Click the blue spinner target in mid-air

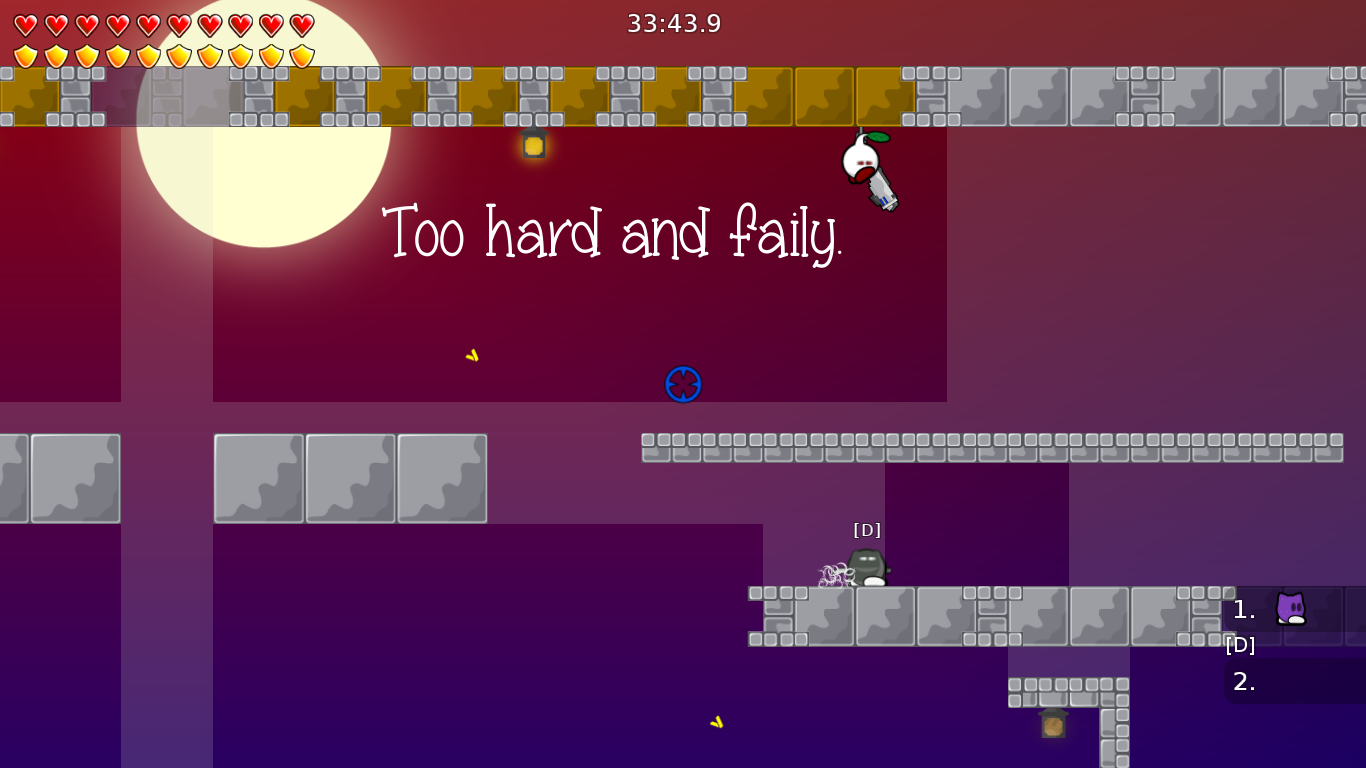(x=683, y=384)
